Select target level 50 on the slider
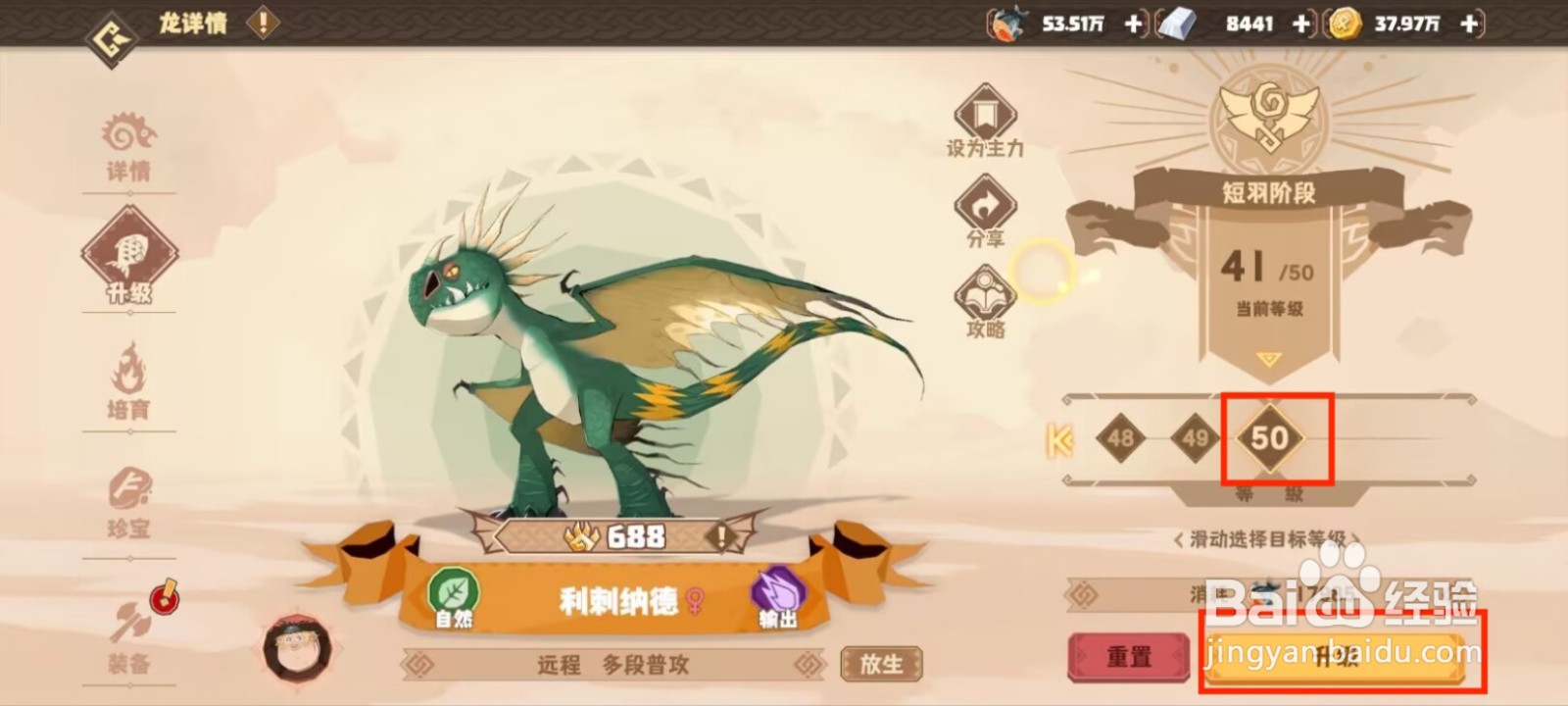 (x=1271, y=439)
